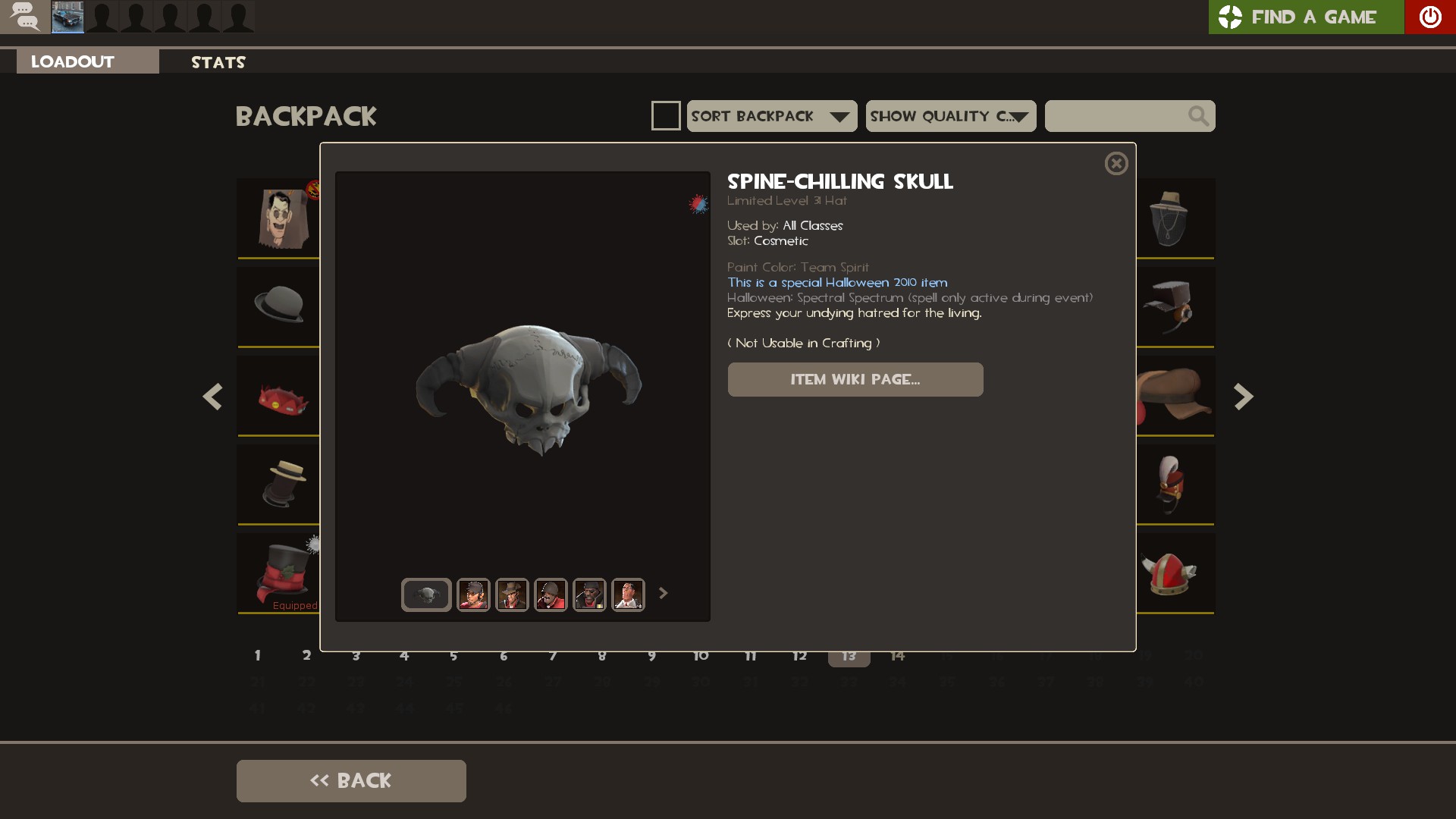Click the red power quit button
The height and width of the screenshot is (819, 1456).
click(x=1430, y=17)
